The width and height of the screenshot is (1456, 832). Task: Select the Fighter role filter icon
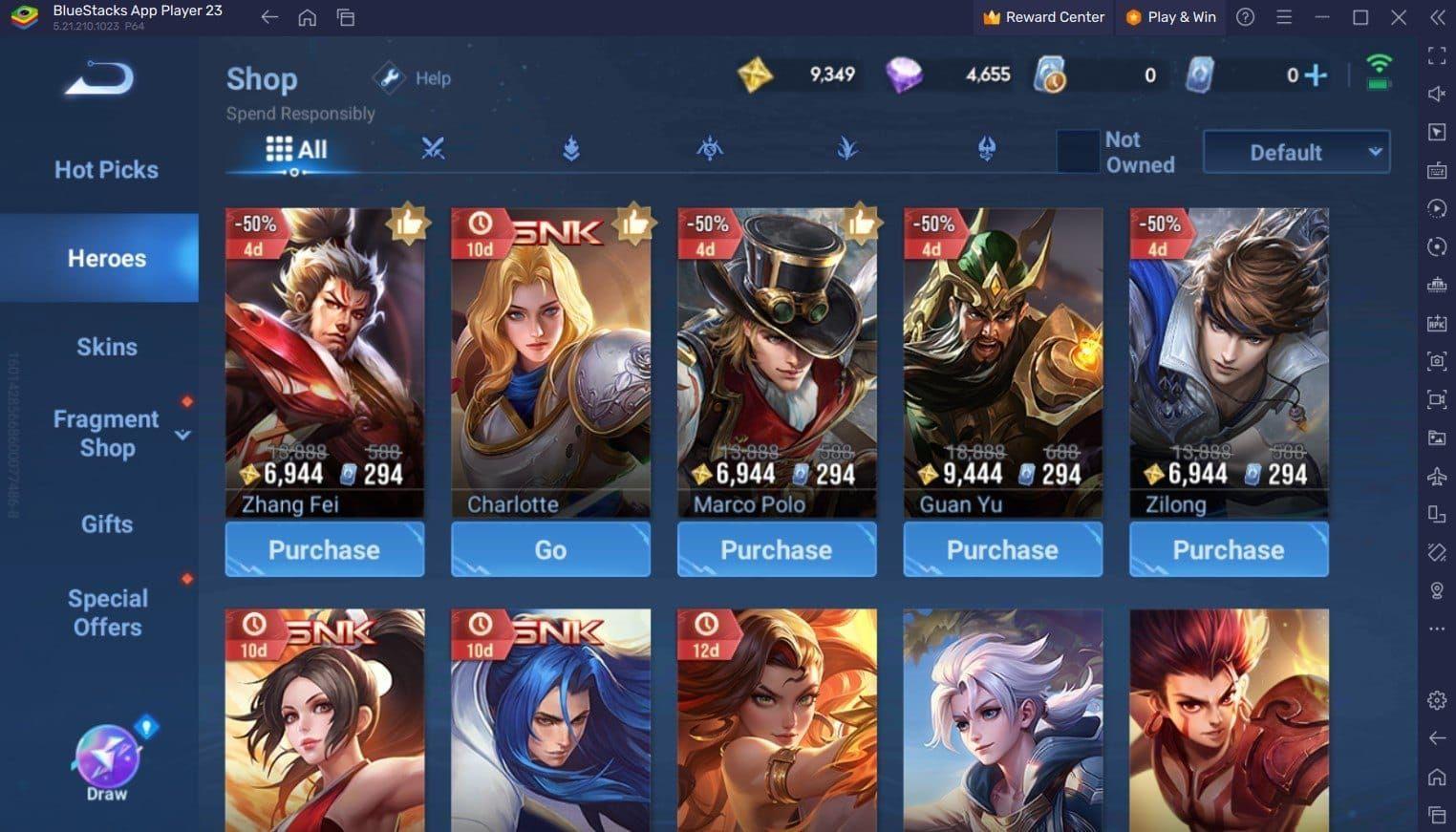(x=433, y=148)
